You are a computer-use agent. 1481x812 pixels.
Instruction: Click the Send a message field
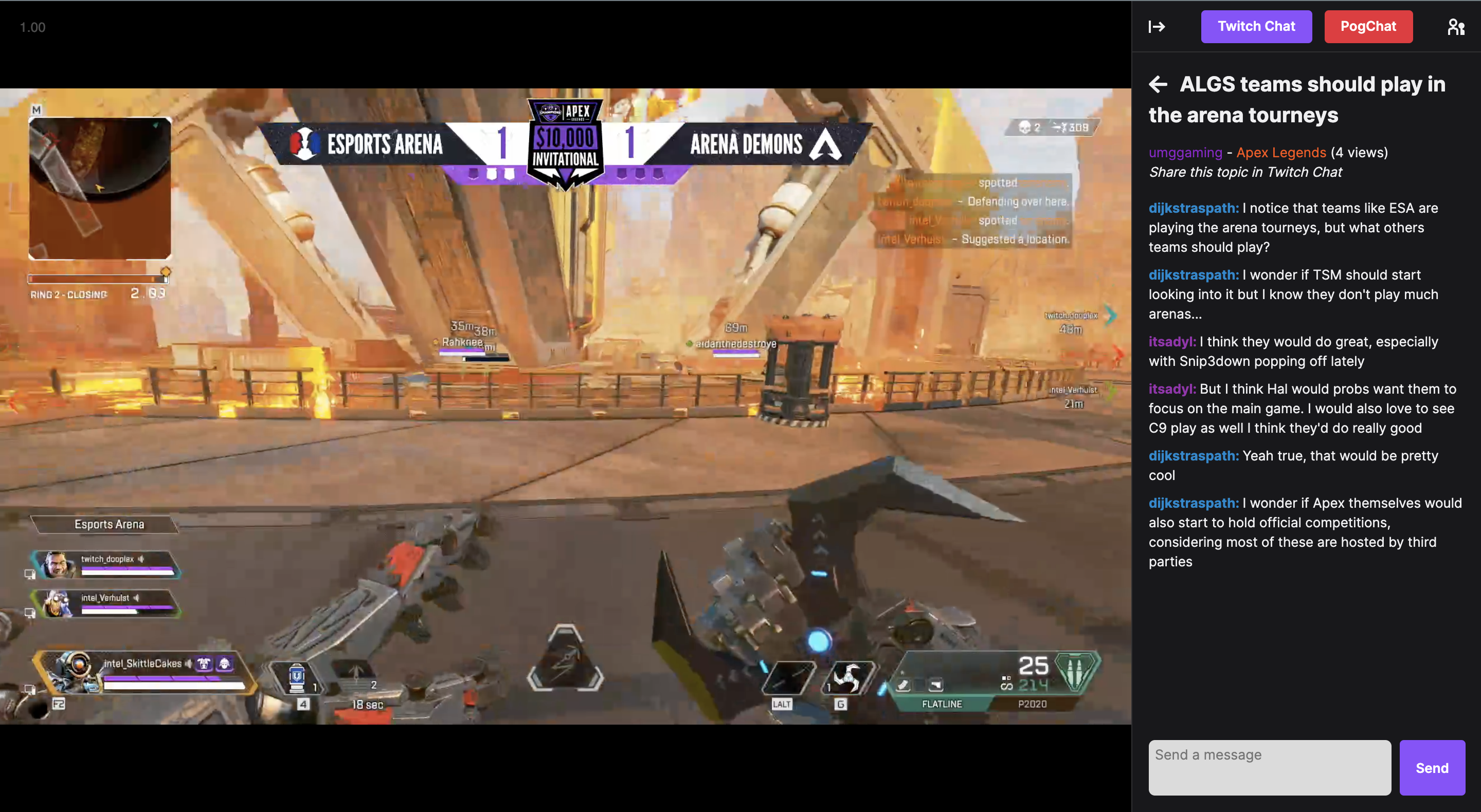(x=1269, y=767)
